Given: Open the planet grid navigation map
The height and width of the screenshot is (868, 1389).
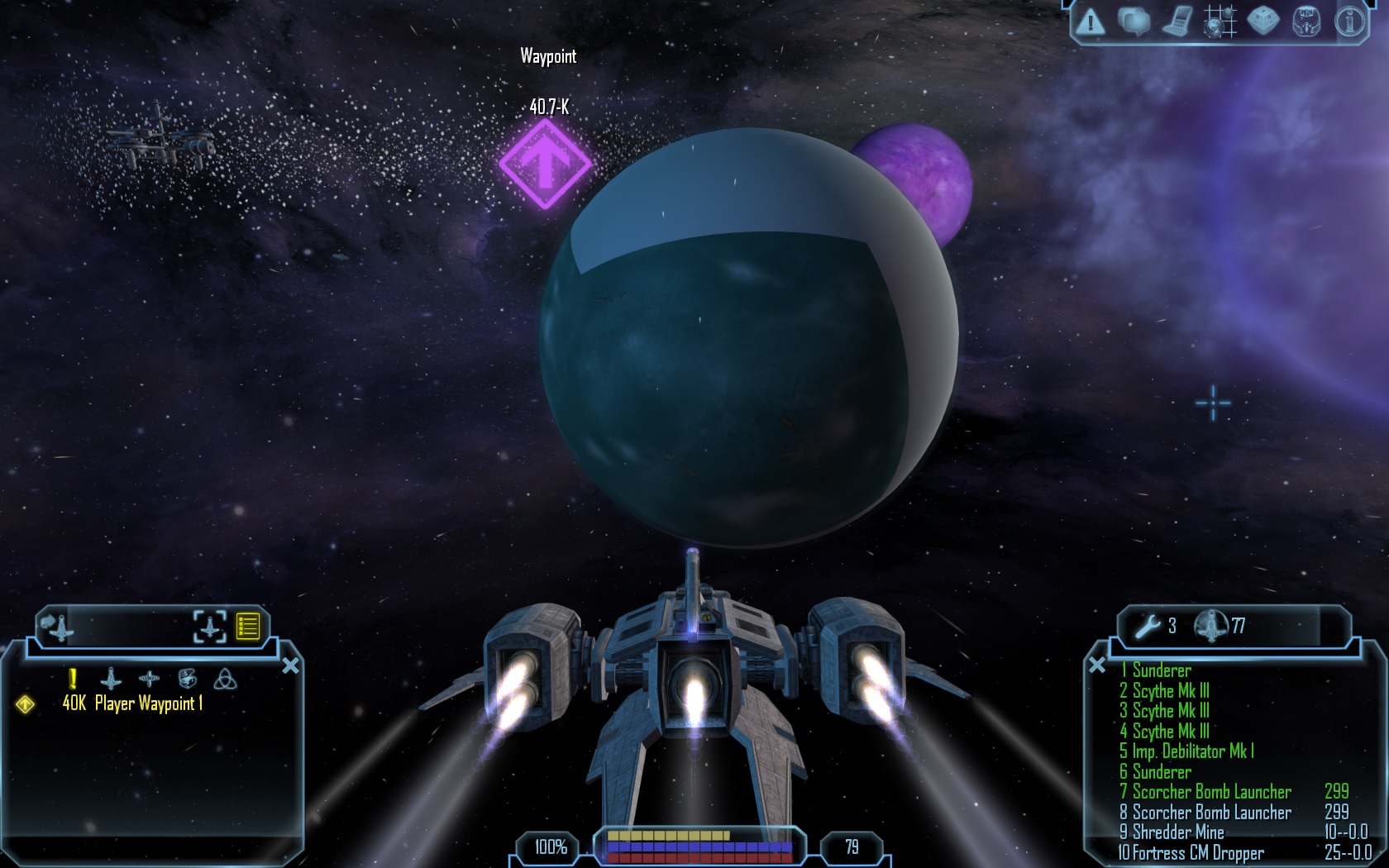Looking at the screenshot, I should click(x=1220, y=22).
